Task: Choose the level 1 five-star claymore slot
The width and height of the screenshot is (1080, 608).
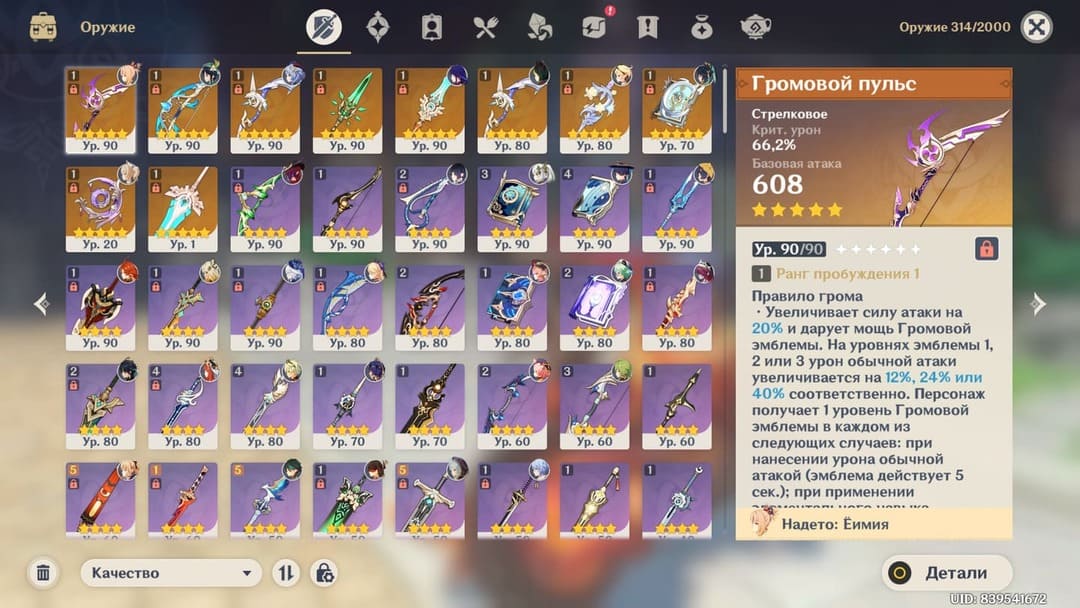Action: click(x=183, y=209)
